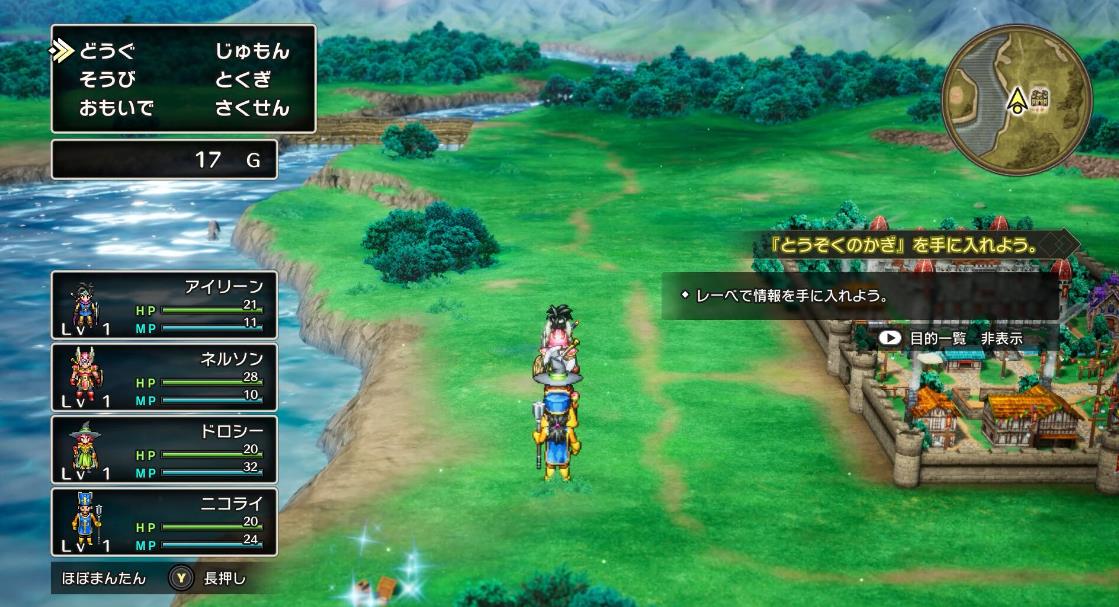Select party member アイリーン status panel

pos(164,304)
